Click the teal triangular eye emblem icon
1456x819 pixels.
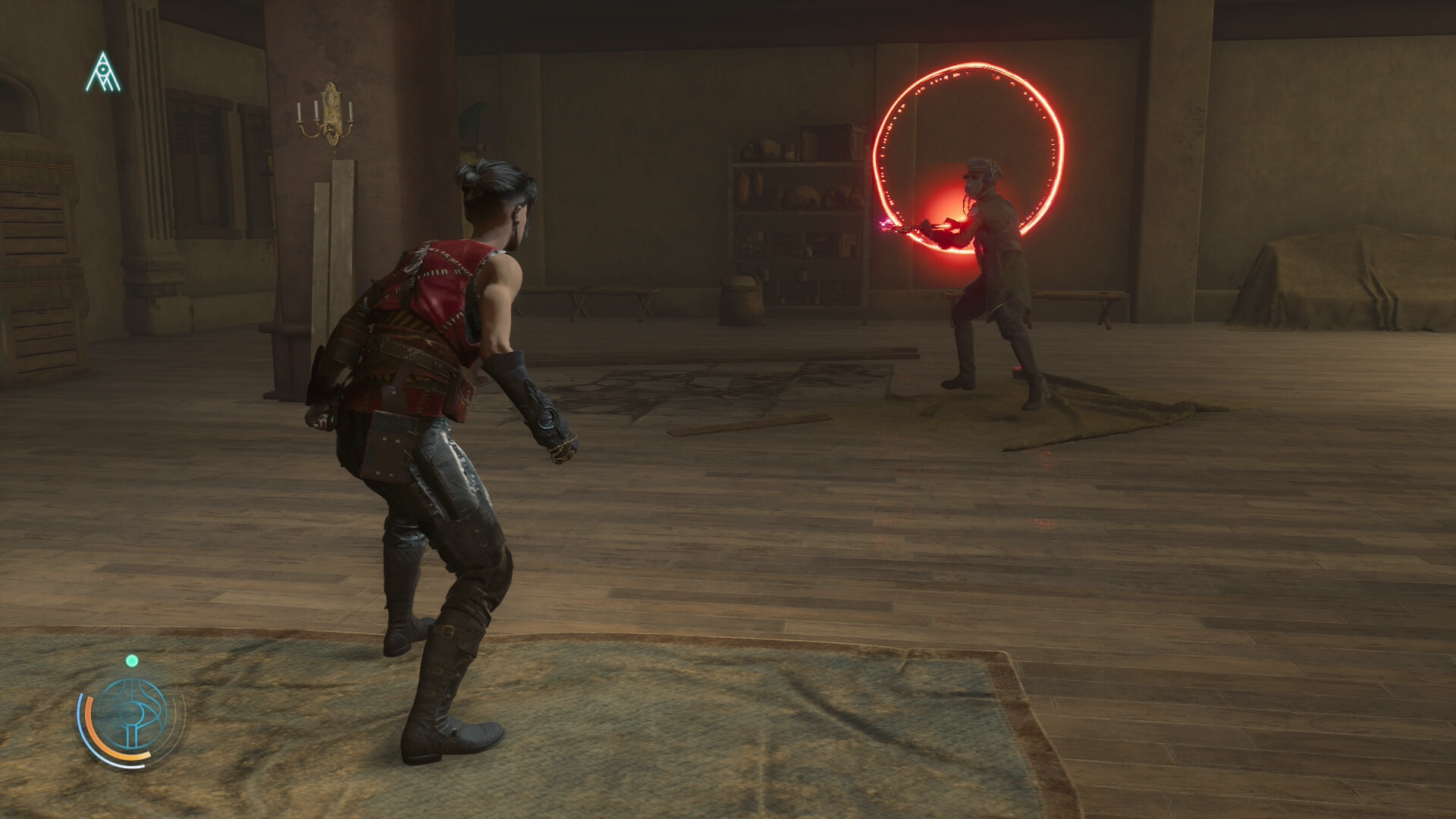102,74
